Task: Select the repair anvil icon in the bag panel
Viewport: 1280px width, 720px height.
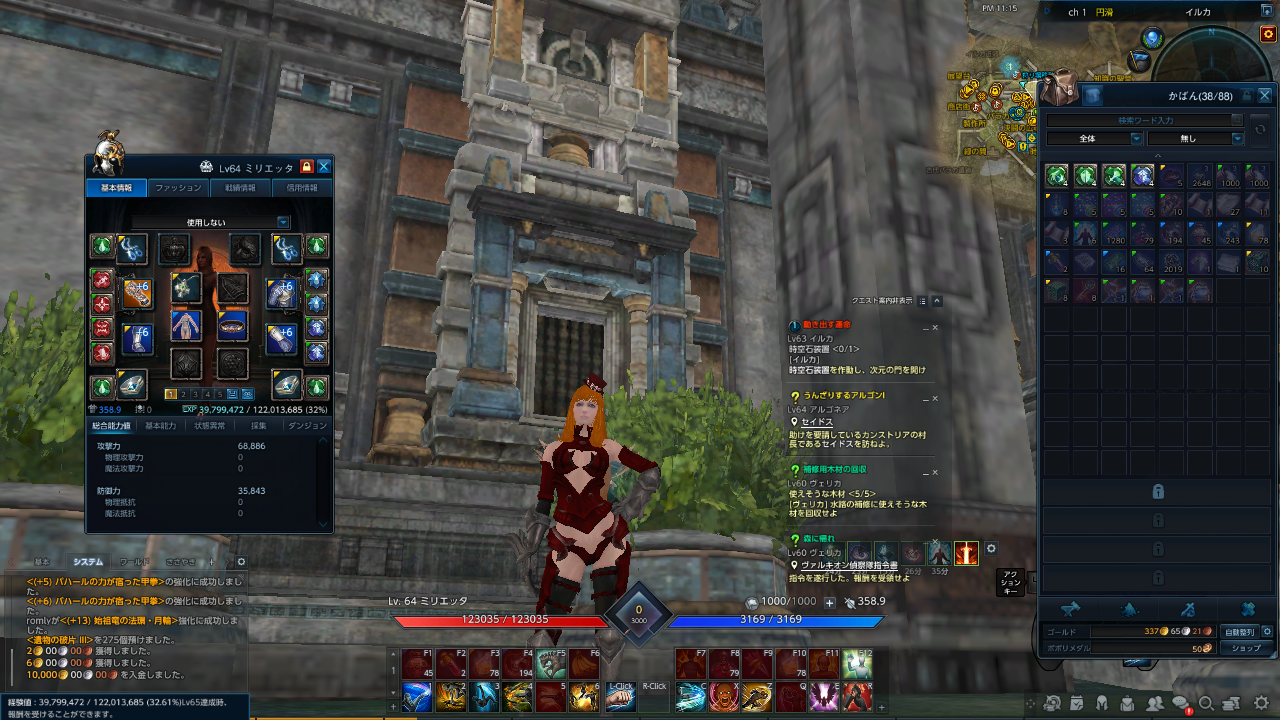Action: pyautogui.click(x=1072, y=609)
